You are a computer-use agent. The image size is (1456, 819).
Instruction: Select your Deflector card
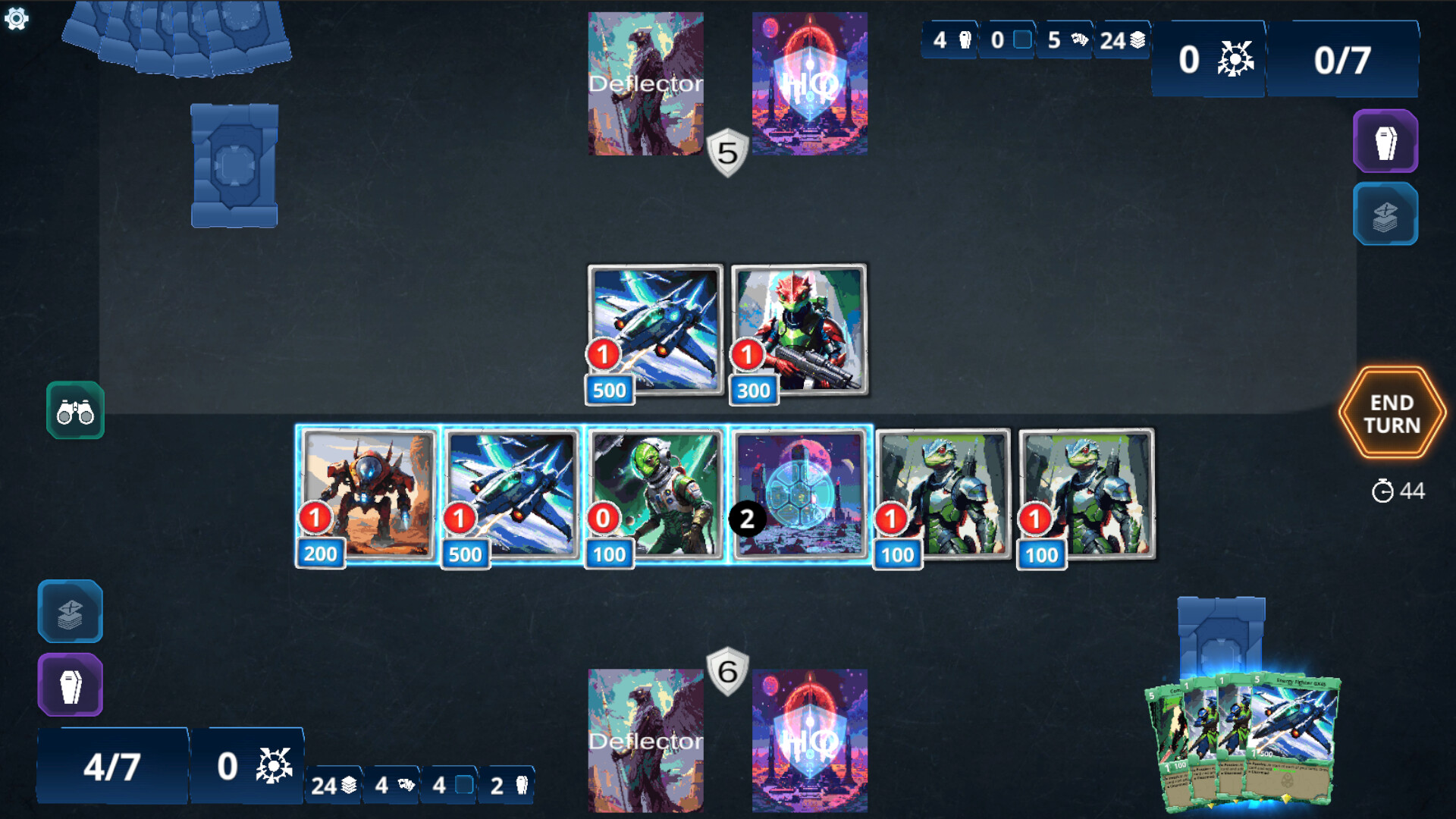pyautogui.click(x=646, y=739)
